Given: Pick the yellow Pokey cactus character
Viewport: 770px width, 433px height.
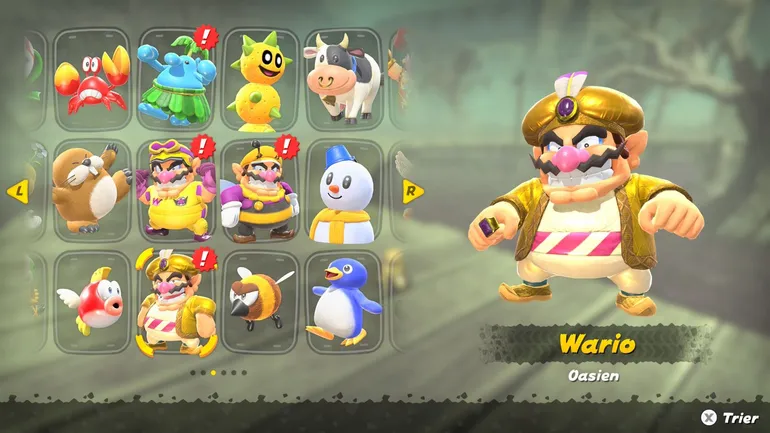Looking at the screenshot, I should click(260, 80).
